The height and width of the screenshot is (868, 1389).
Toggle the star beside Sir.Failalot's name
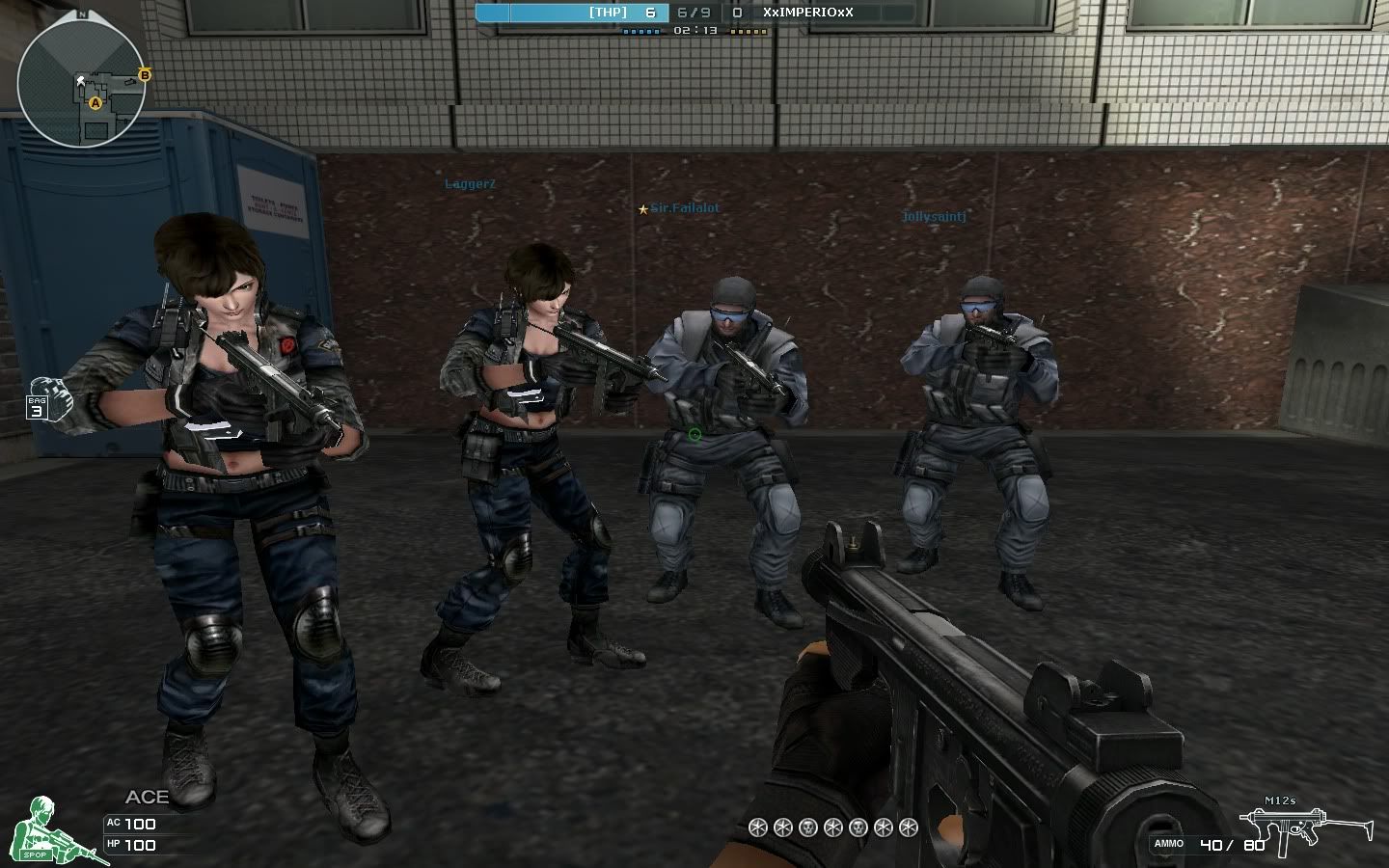(x=644, y=207)
